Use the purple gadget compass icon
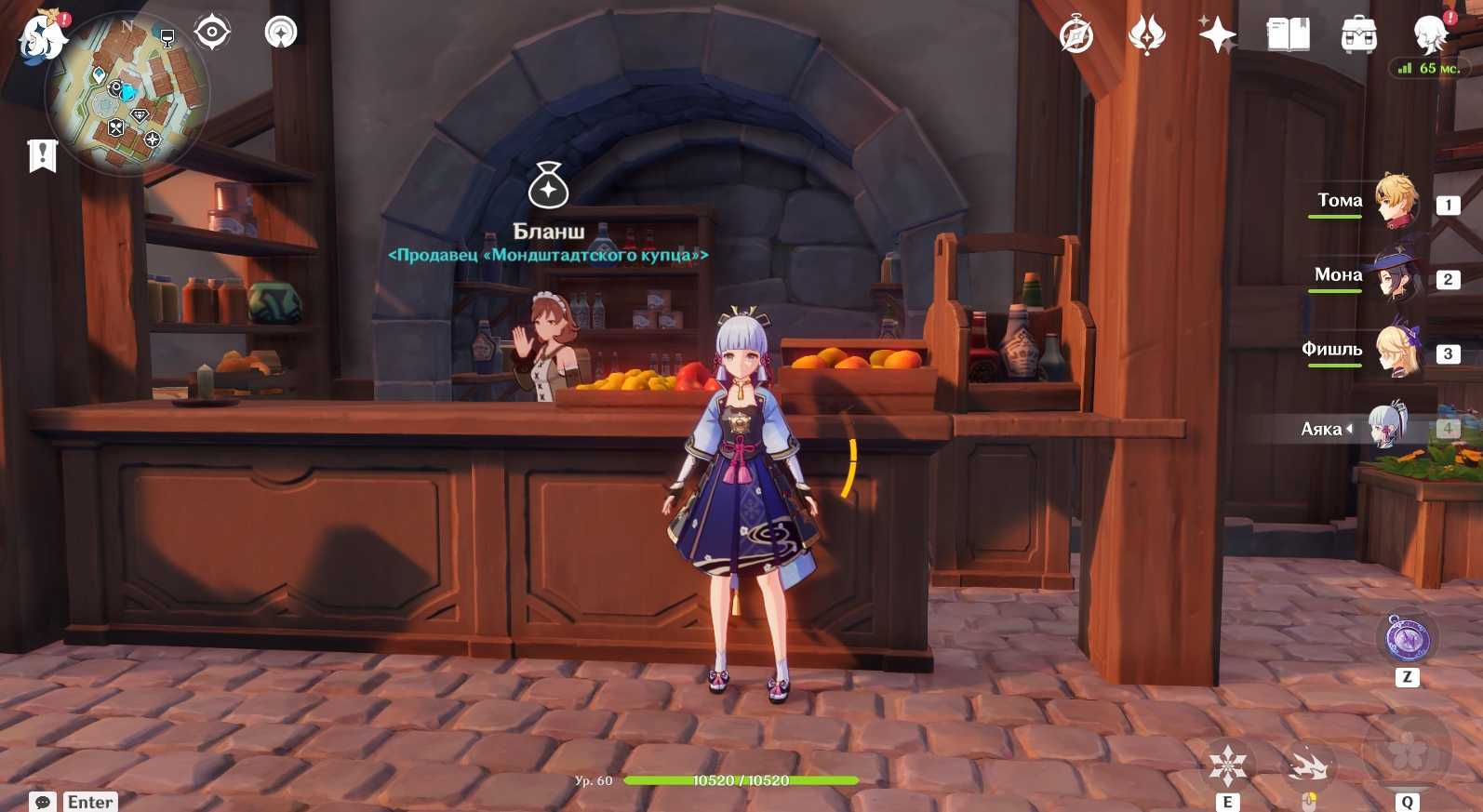1483x812 pixels. 1407,639
